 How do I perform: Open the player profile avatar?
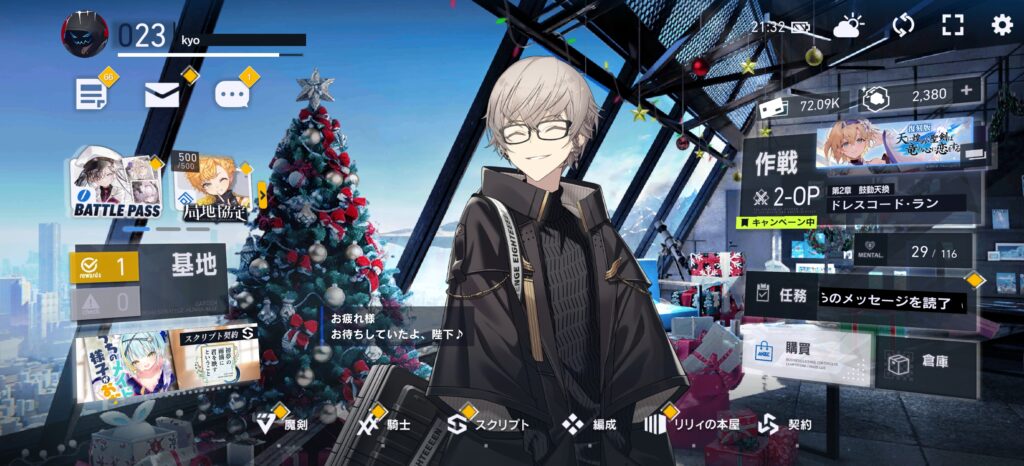(x=85, y=34)
